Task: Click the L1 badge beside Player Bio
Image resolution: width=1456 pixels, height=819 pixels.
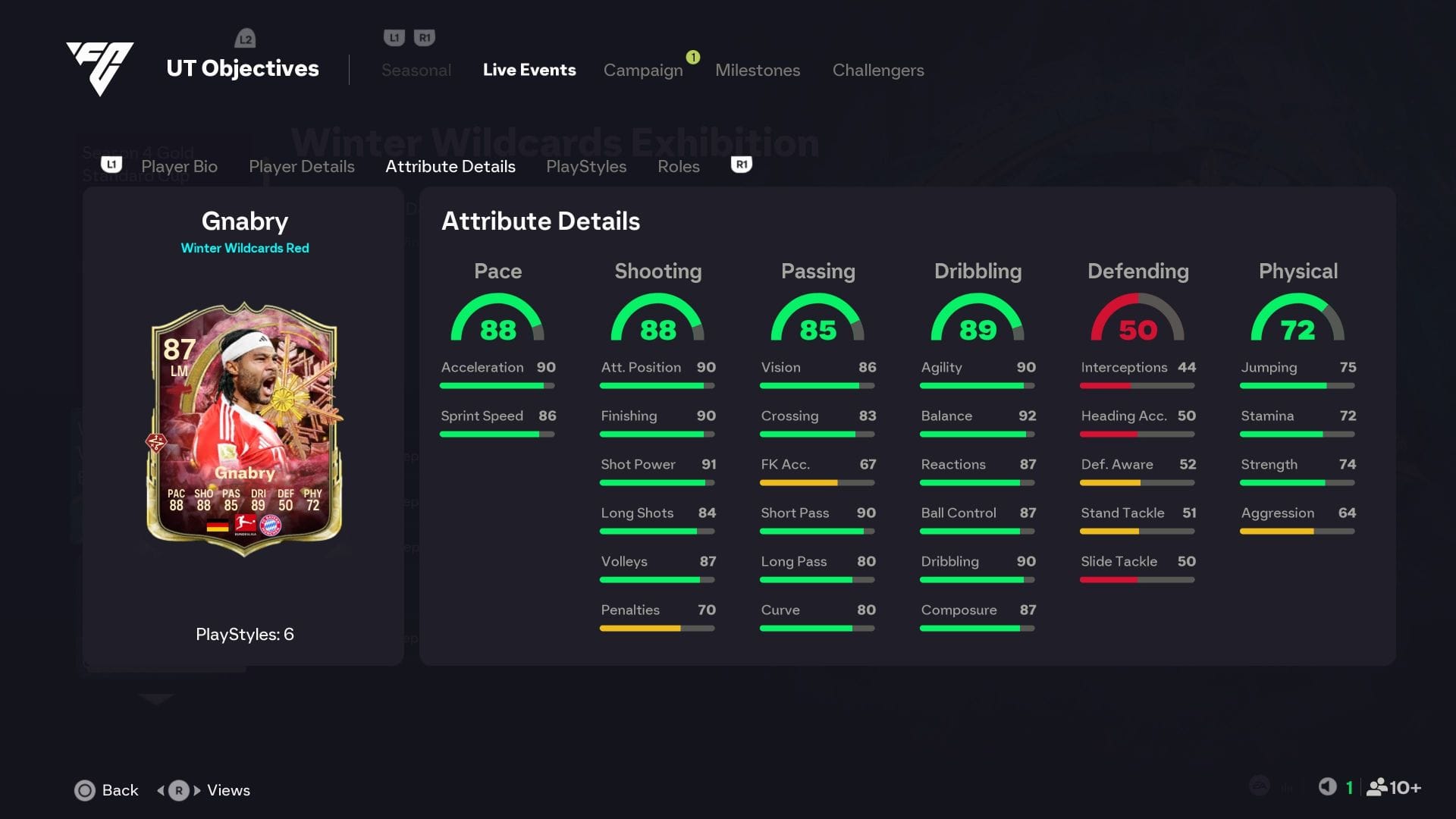Action: click(111, 165)
